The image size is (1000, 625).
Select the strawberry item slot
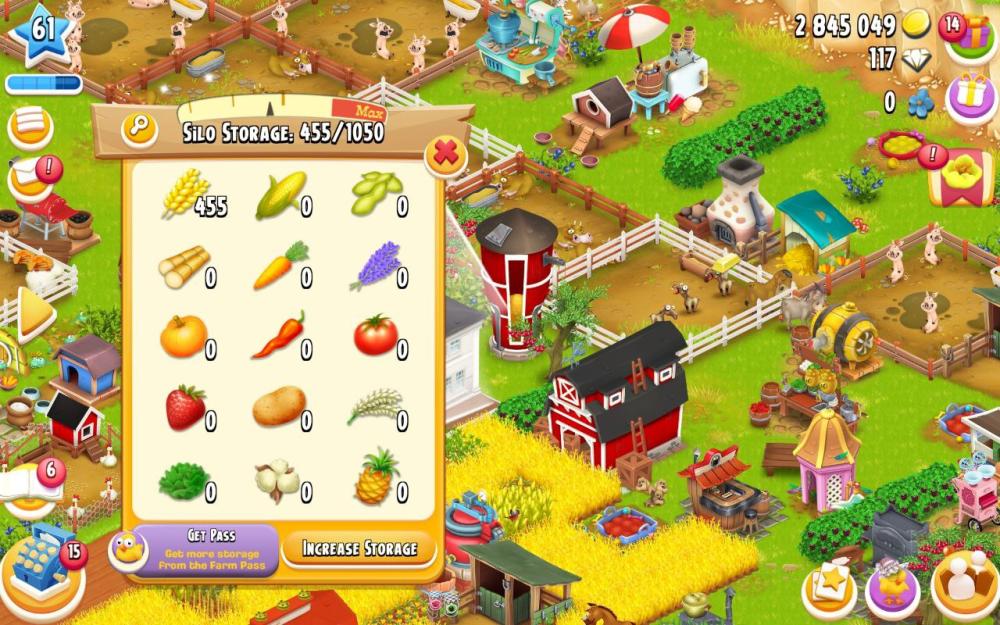pos(185,408)
